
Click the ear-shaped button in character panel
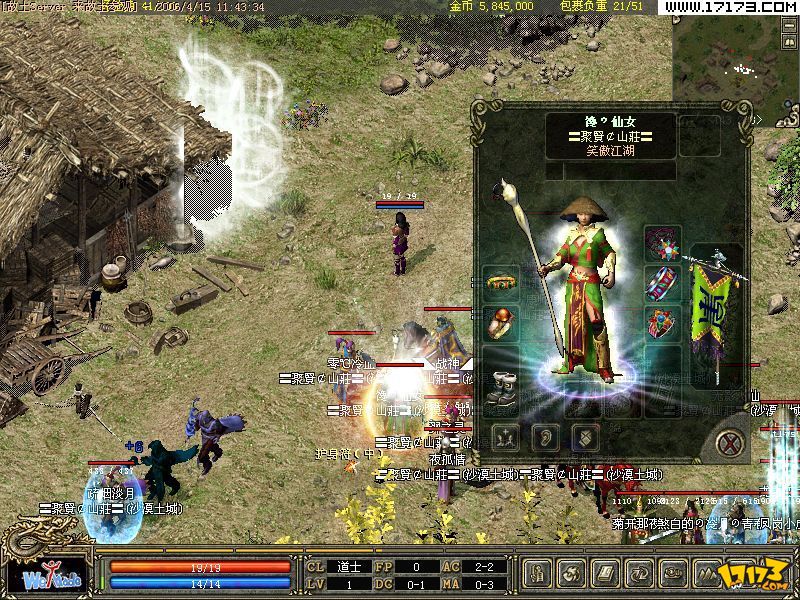coord(545,437)
